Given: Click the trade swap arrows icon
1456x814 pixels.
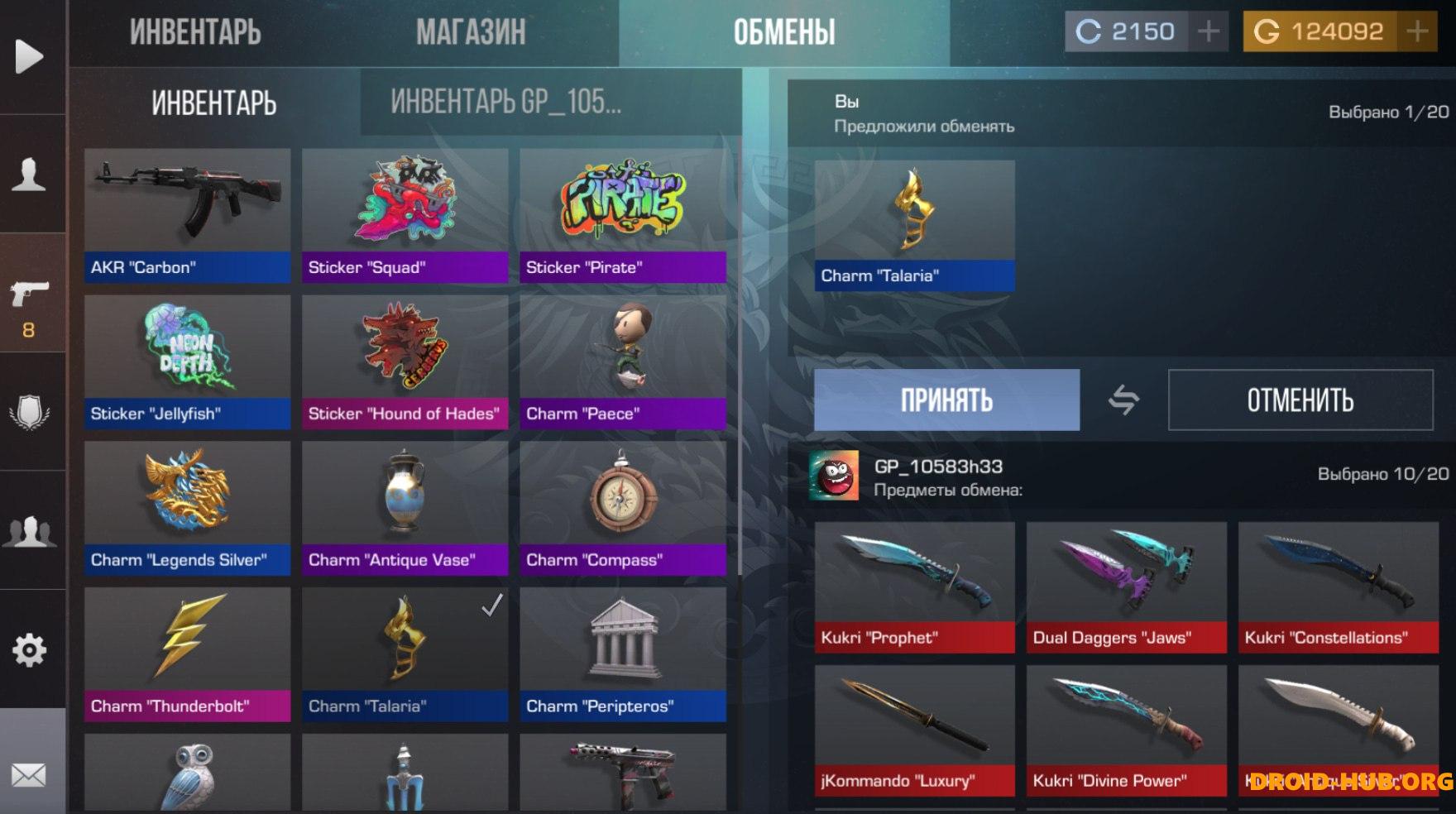Looking at the screenshot, I should (1124, 400).
